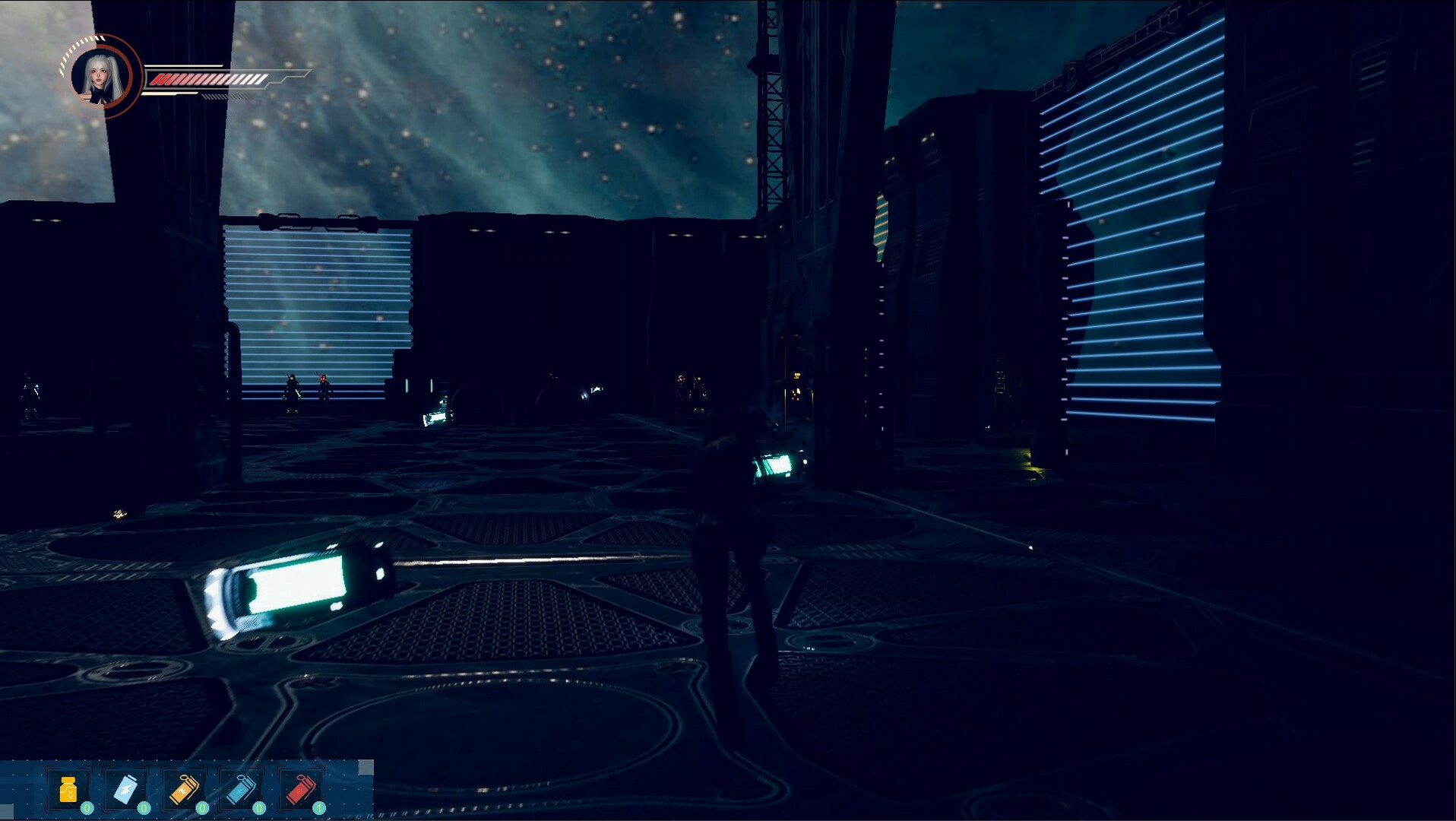The width and height of the screenshot is (1456, 821).
Task: Use the red grenade canister item
Action: [299, 791]
